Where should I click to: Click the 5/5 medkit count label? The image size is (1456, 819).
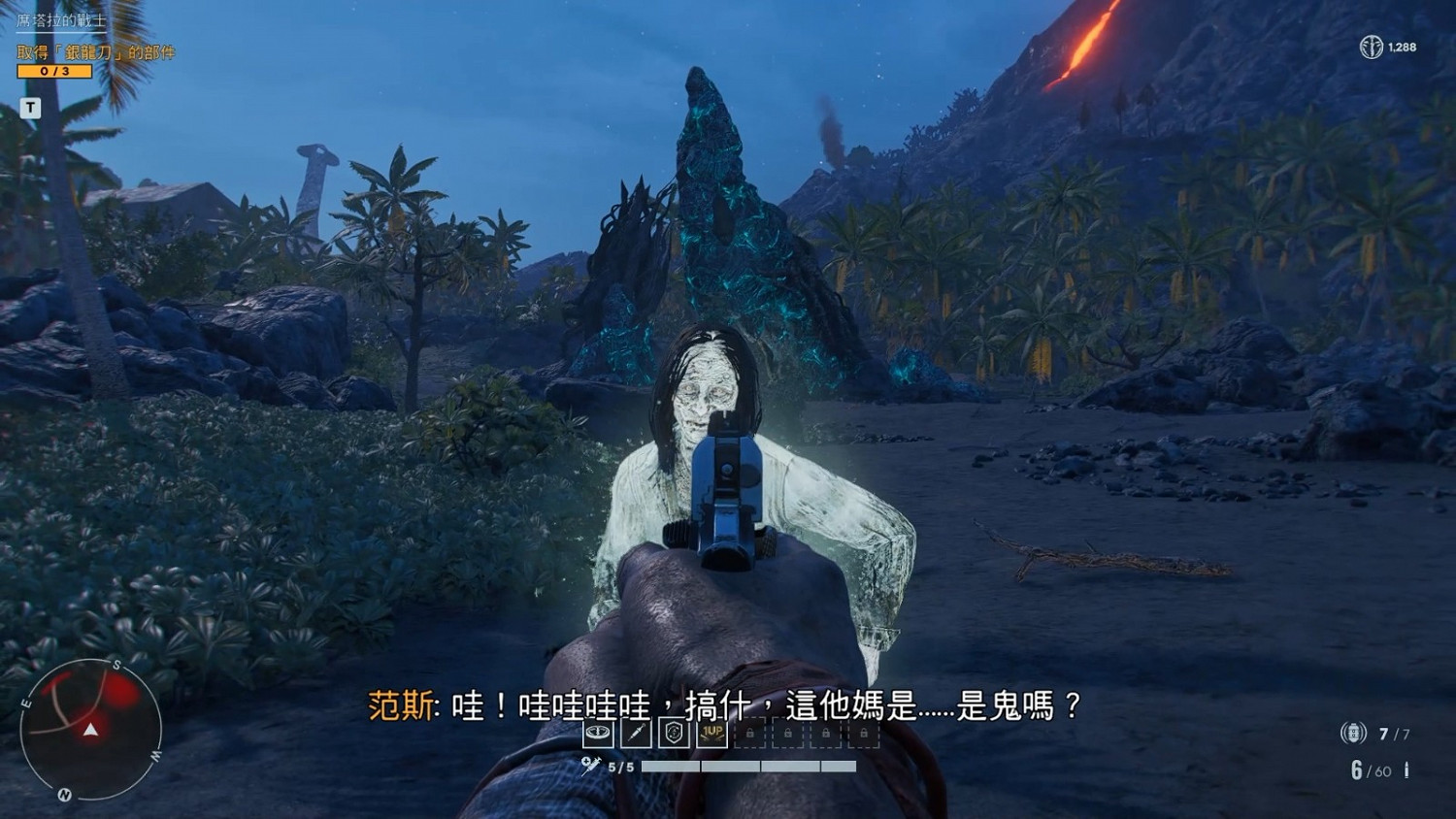(619, 766)
